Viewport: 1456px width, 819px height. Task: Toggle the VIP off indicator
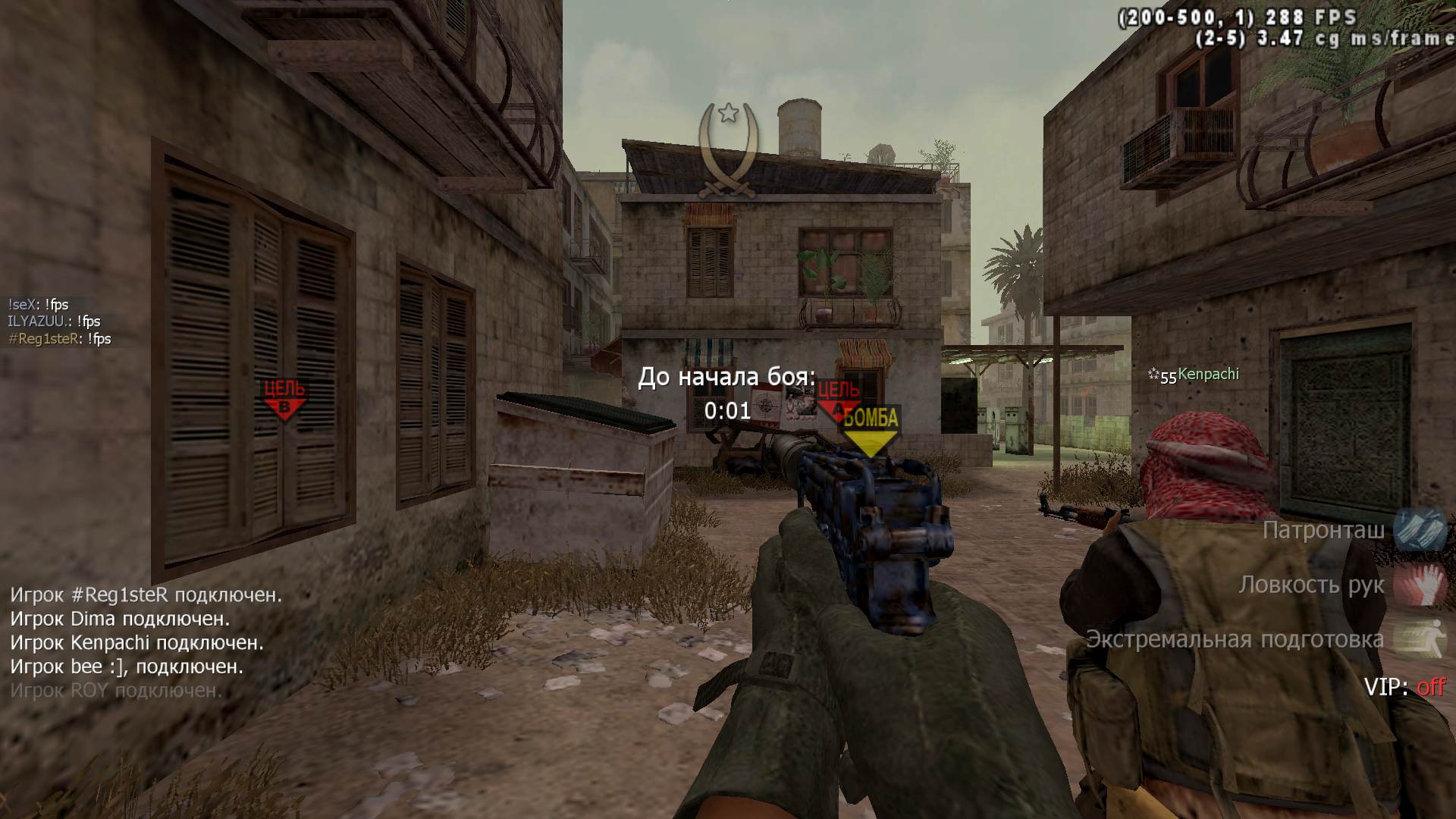(1404, 687)
